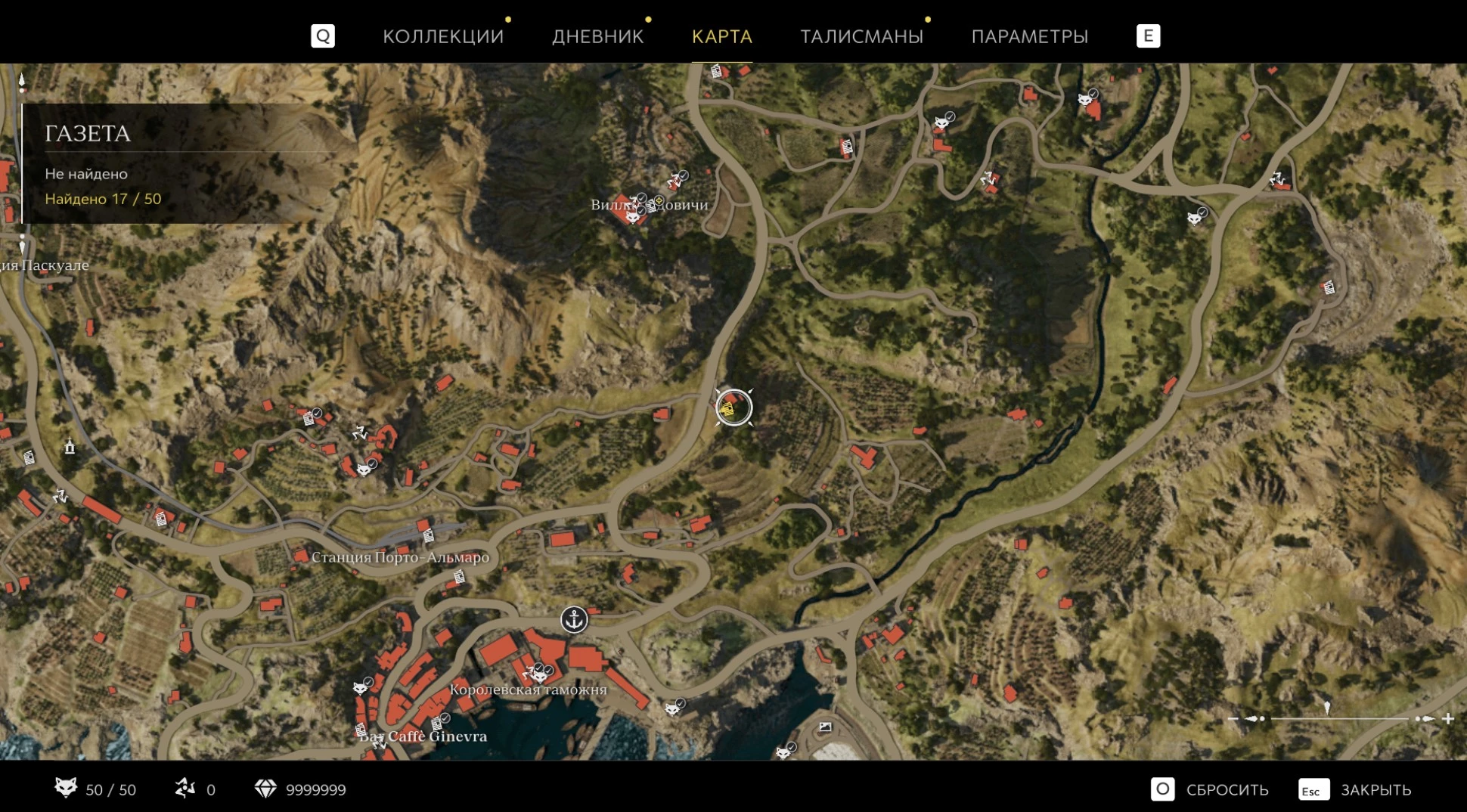Select the Карта tab

(x=722, y=36)
